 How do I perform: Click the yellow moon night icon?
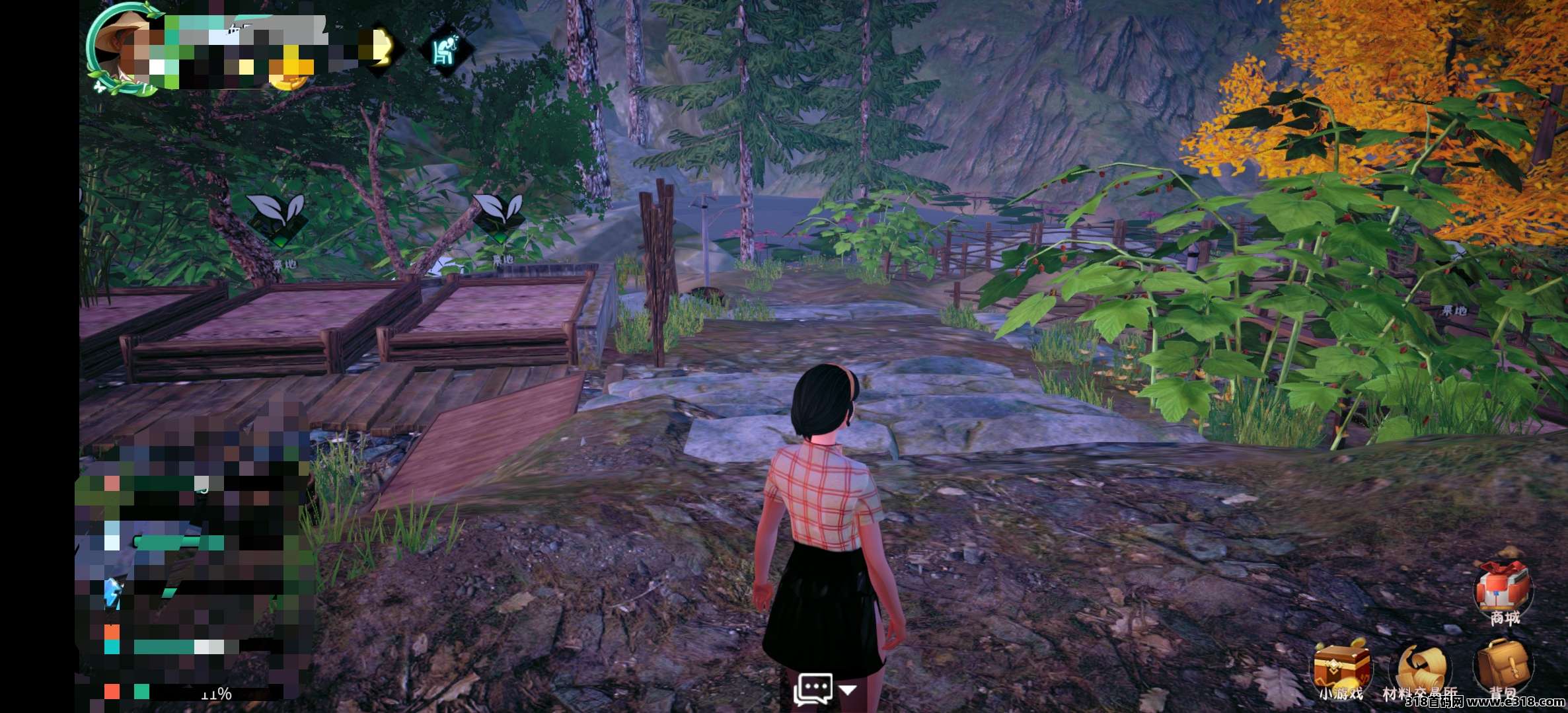[x=381, y=48]
